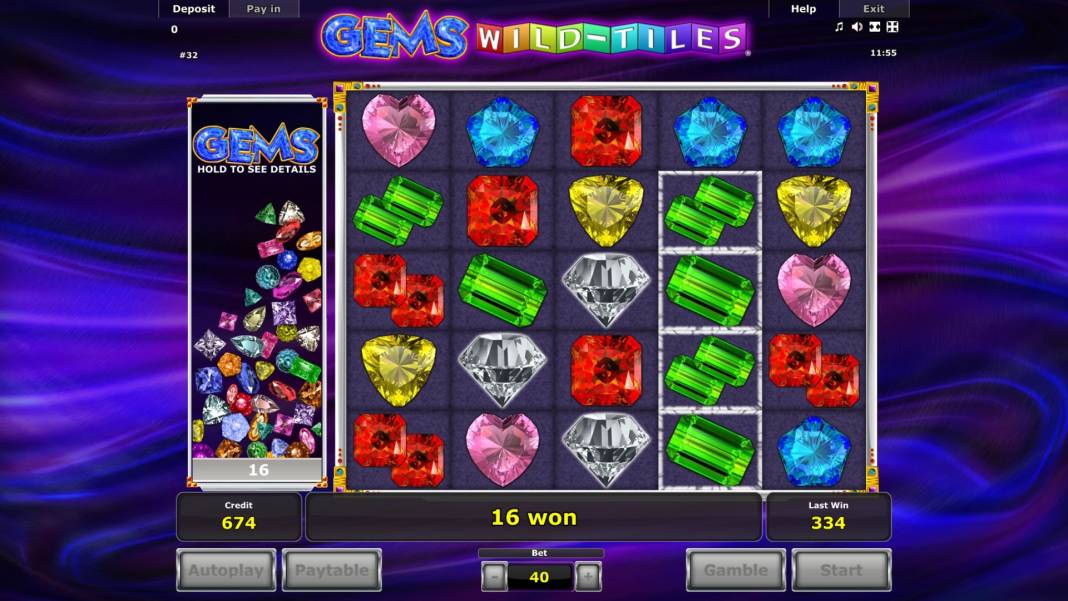The width and height of the screenshot is (1068, 601).
Task: Gamble the current win
Action: click(735, 570)
